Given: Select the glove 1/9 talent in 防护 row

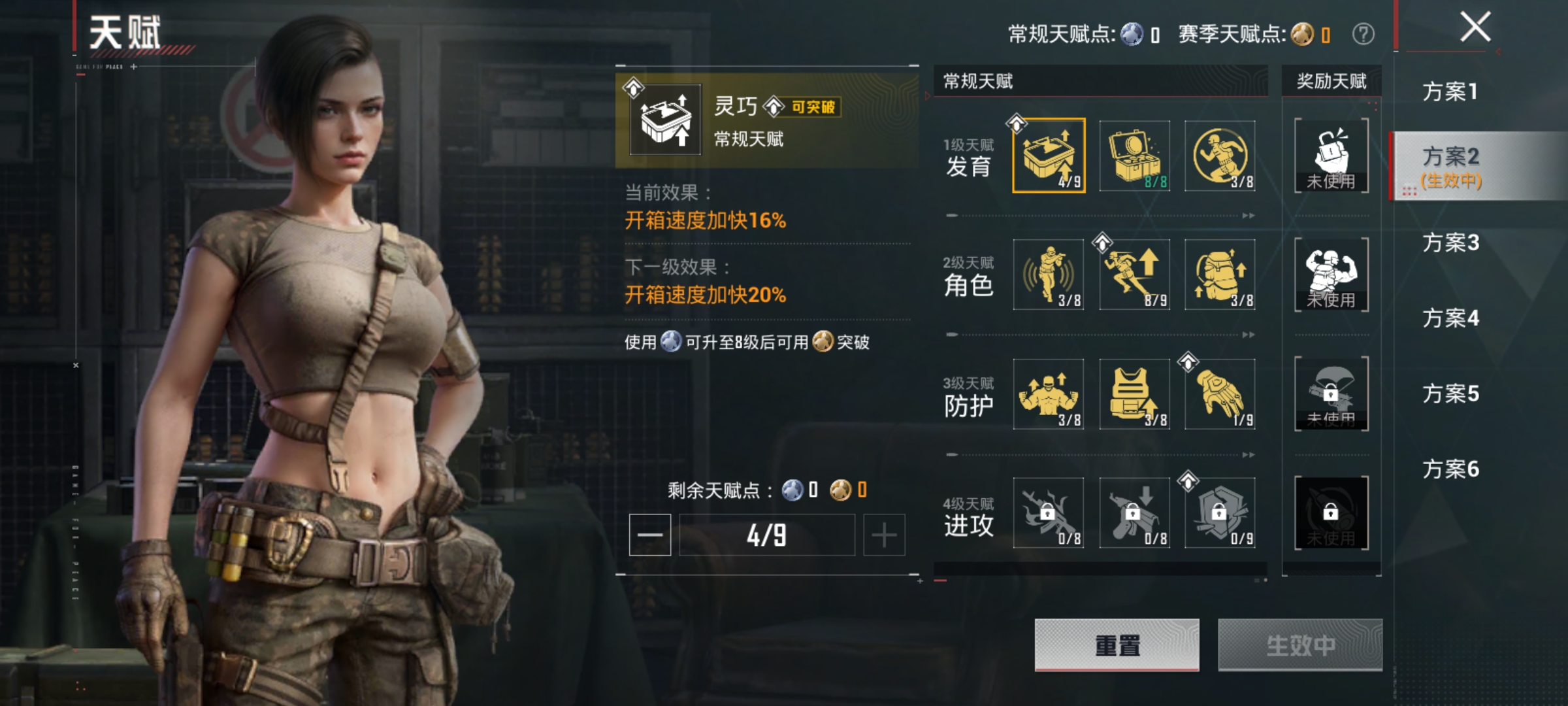Looking at the screenshot, I should (1220, 394).
